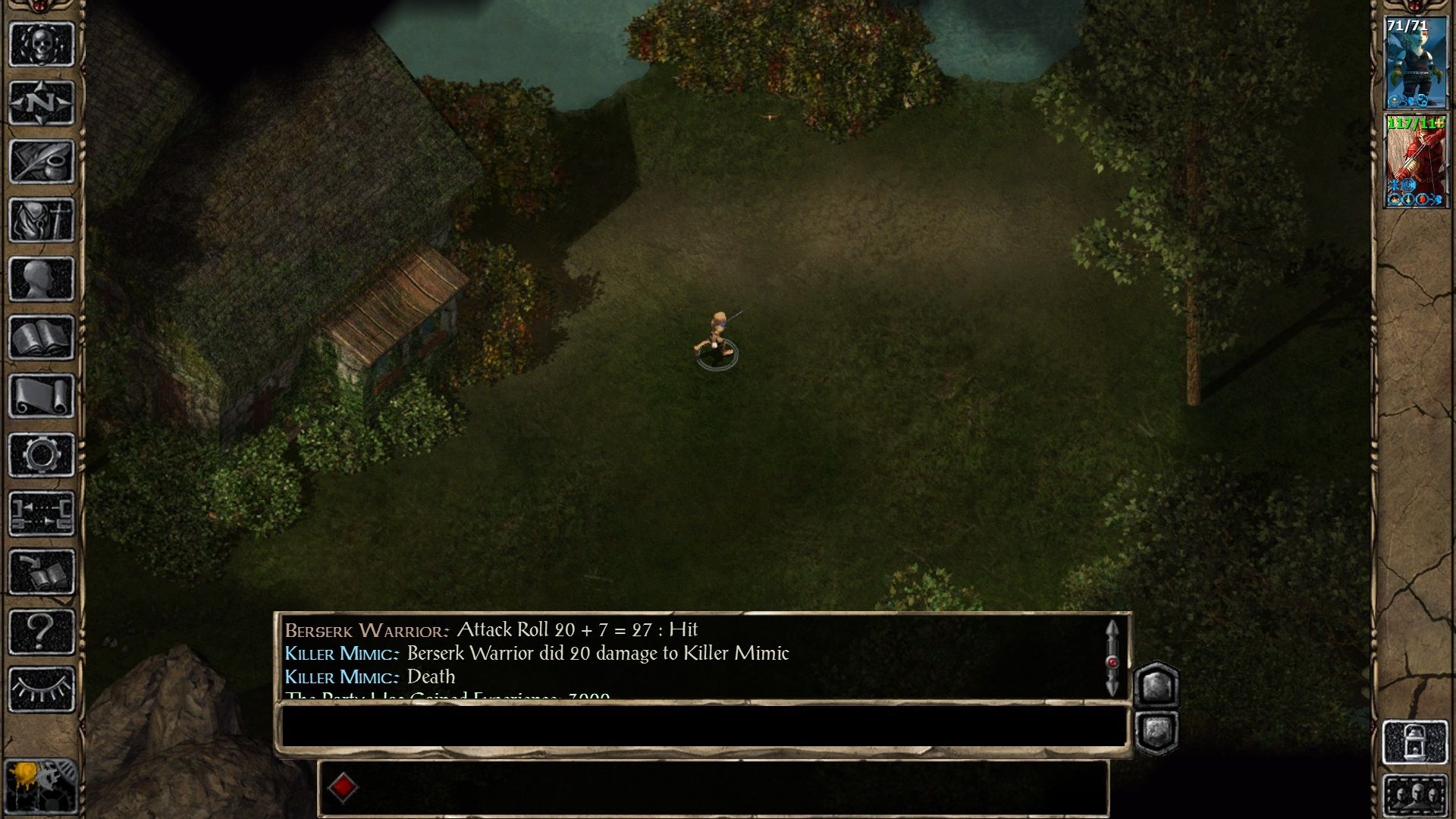Screen dimensions: 1456x819
Task: Open the journal with the quill icon
Action: point(42,161)
